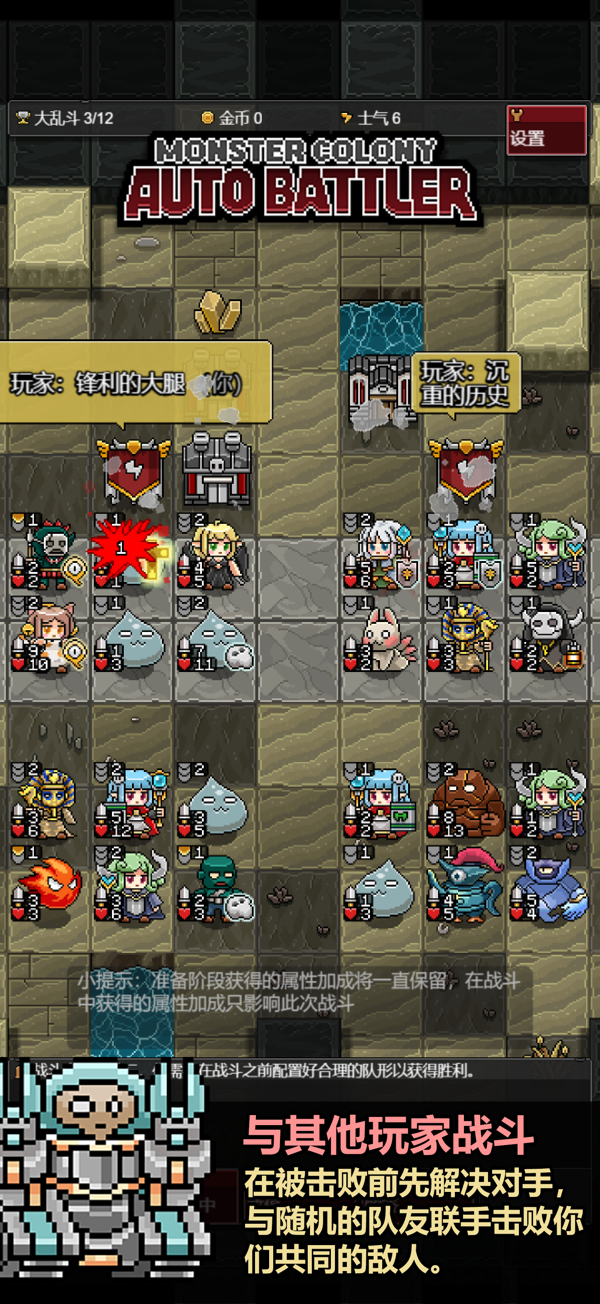Select the 沉重的历史 player name banner
The height and width of the screenshot is (1304, 600).
pyautogui.click(x=465, y=381)
